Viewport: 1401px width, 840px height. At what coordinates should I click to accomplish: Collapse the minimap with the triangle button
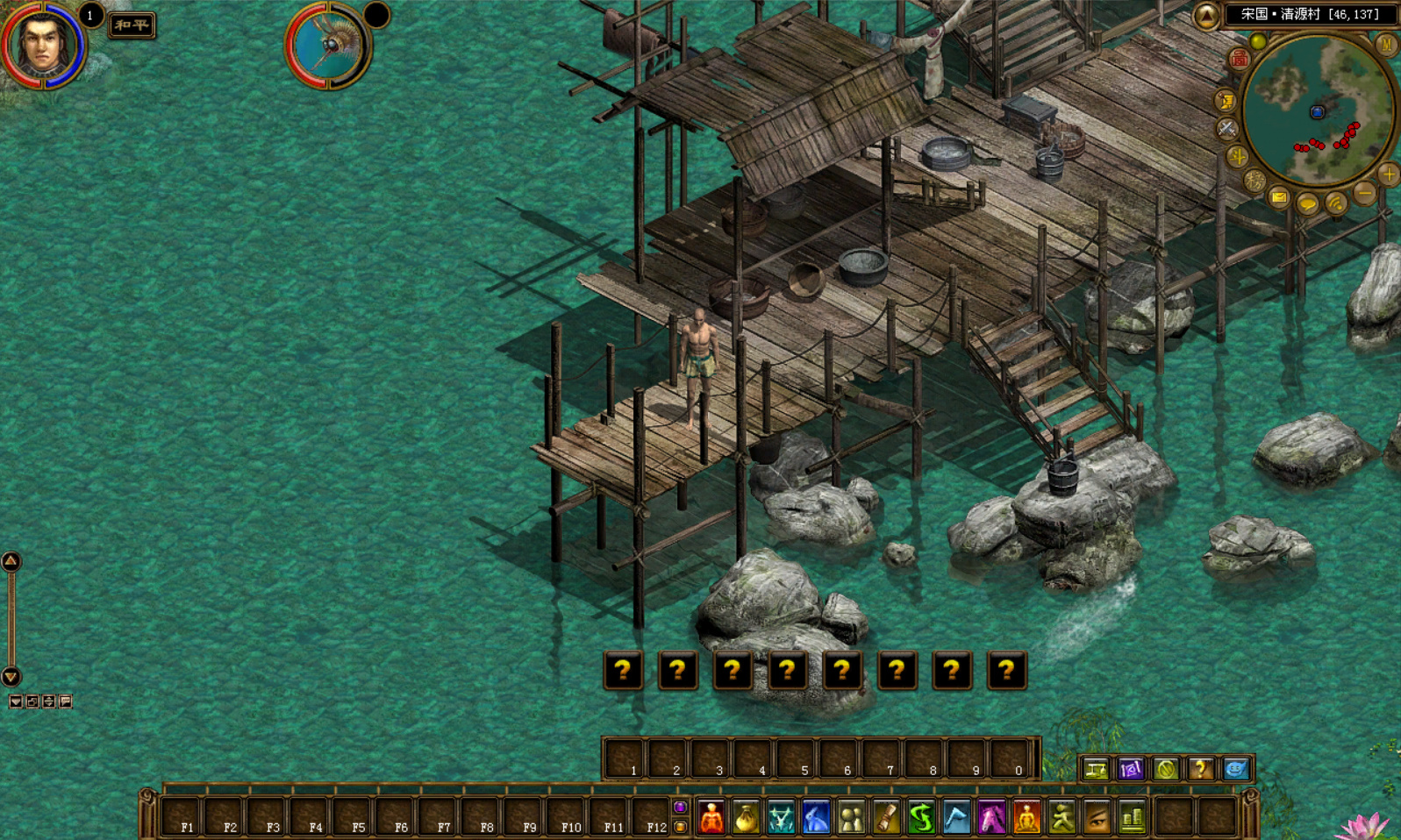tap(1206, 15)
